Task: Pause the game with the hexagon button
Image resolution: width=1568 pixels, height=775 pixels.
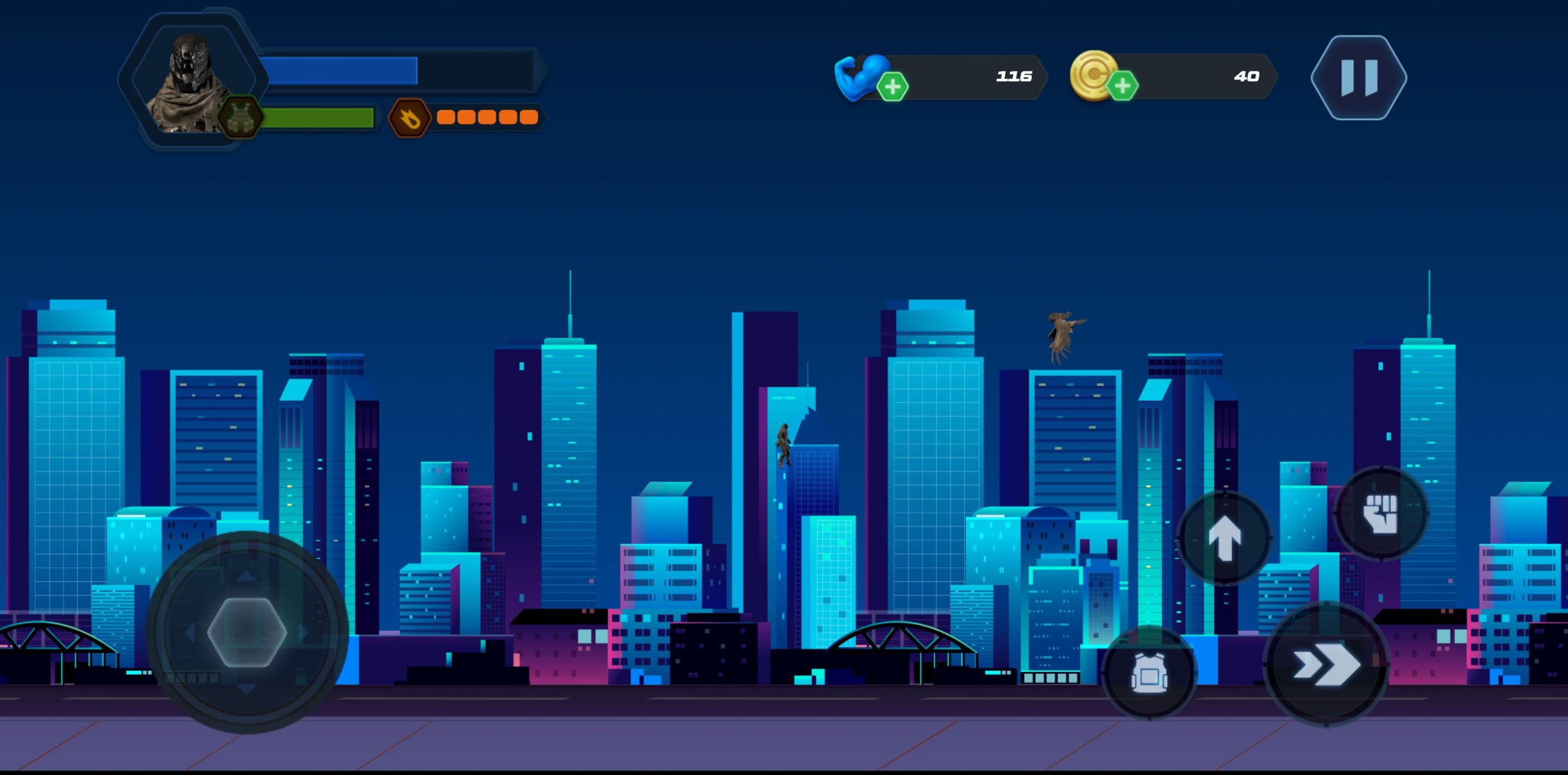Action: click(x=1358, y=77)
